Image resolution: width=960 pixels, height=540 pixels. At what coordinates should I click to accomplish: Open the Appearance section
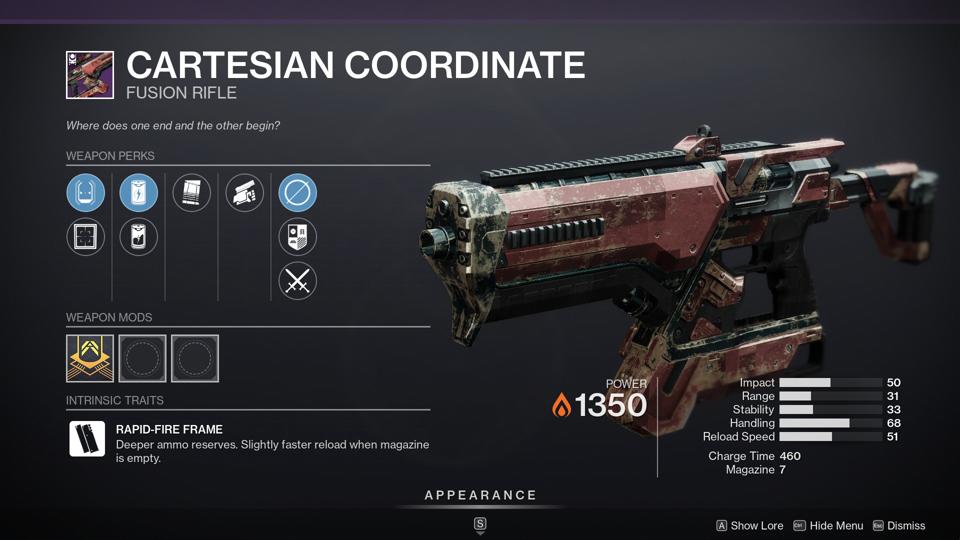pos(480,495)
